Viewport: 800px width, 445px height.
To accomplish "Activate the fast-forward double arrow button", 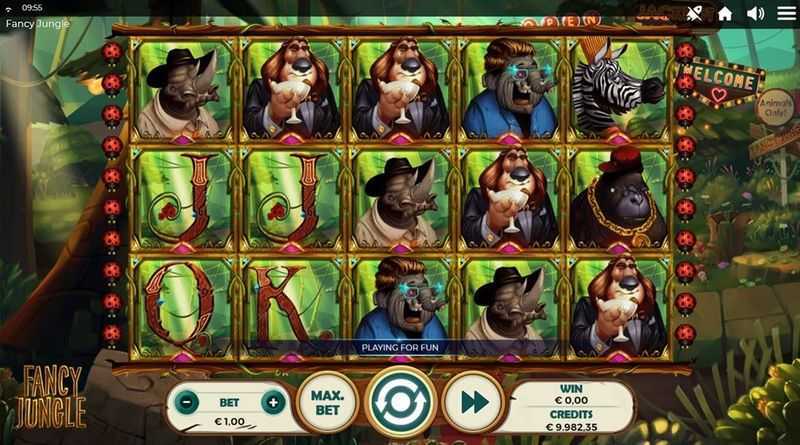I will (475, 403).
